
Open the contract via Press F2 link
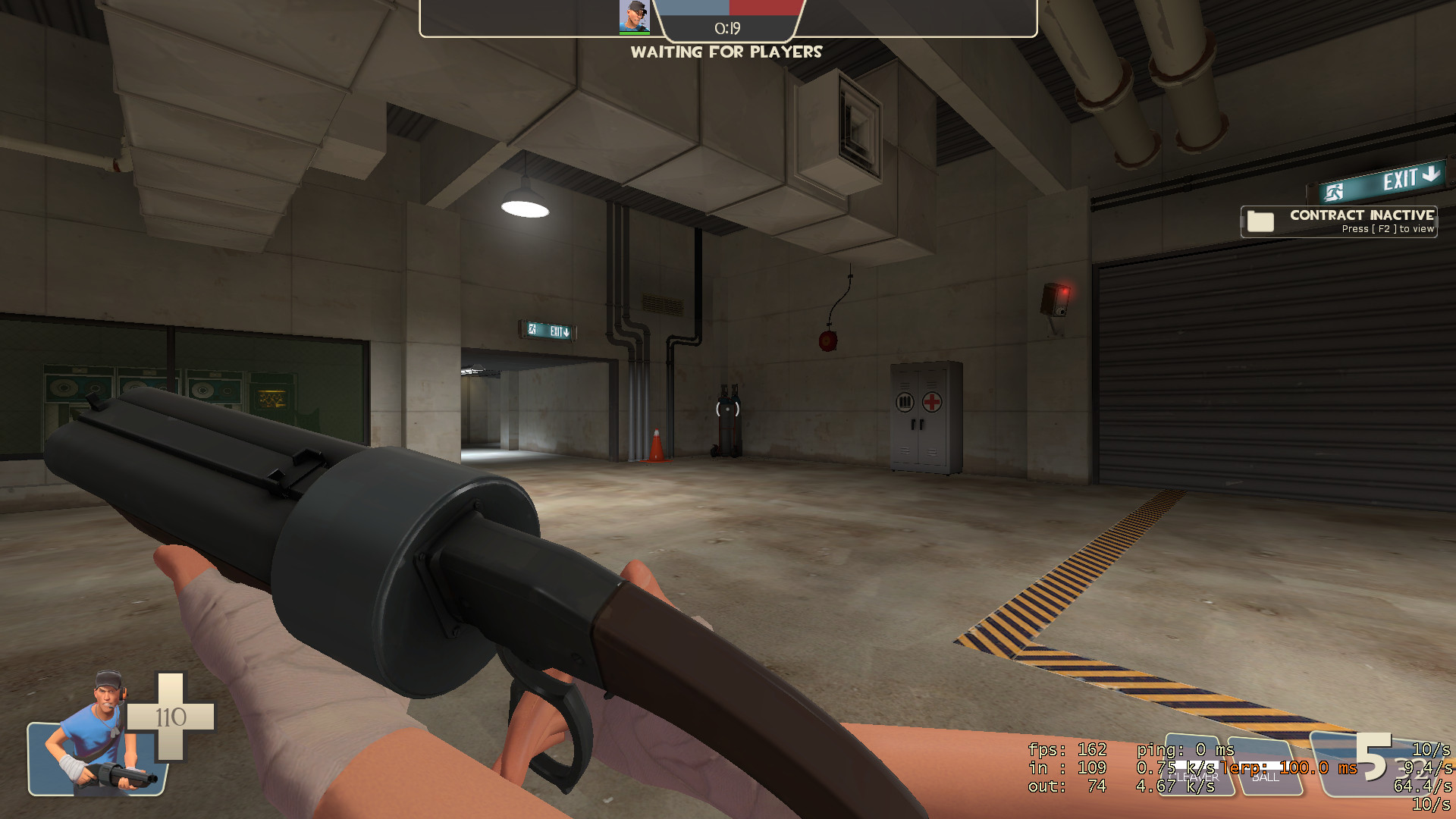(x=1388, y=228)
